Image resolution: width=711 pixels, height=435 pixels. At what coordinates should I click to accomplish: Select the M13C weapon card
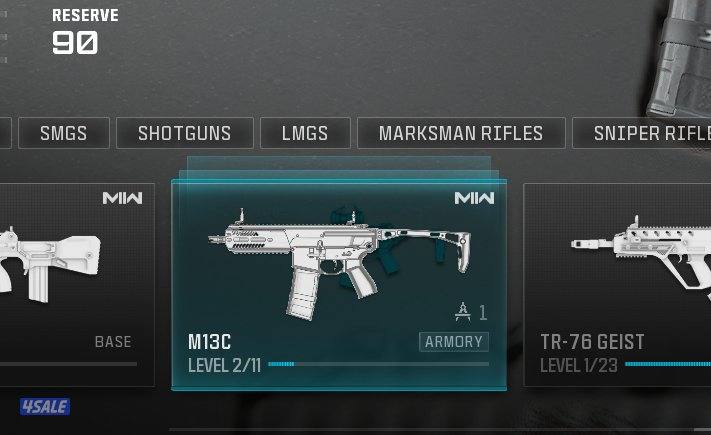coord(338,283)
